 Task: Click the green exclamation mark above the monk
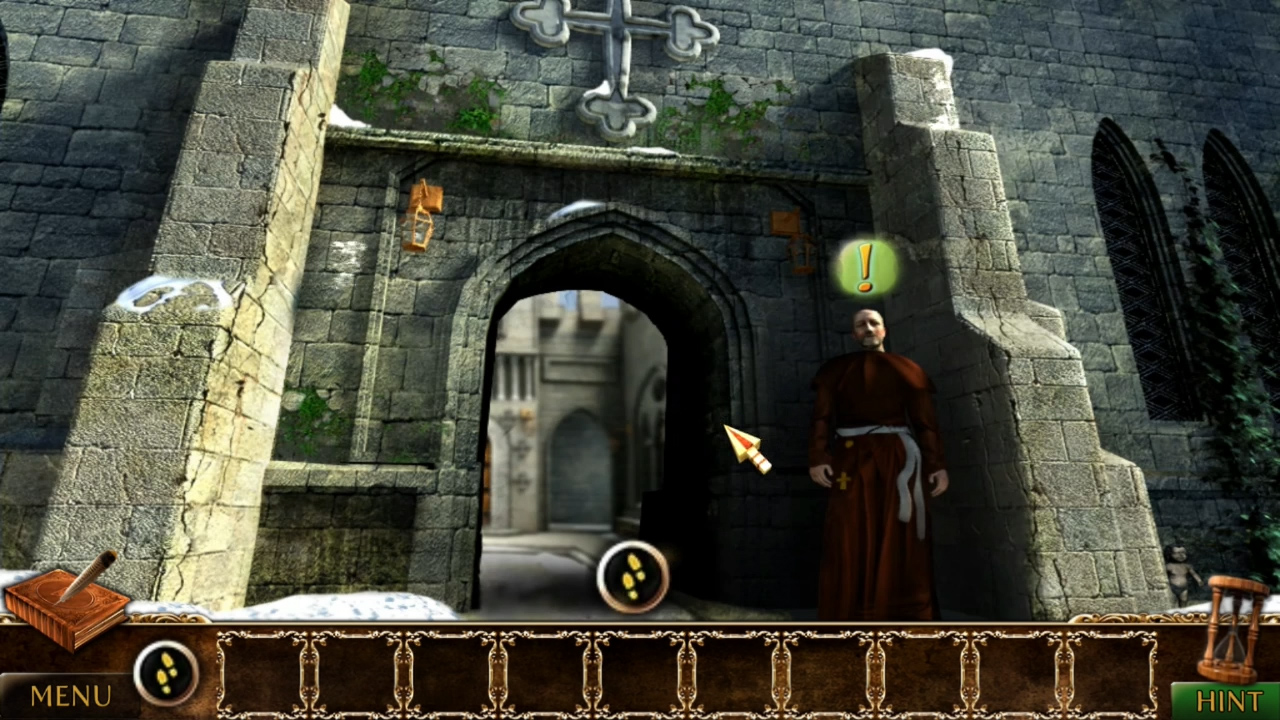coord(864,268)
